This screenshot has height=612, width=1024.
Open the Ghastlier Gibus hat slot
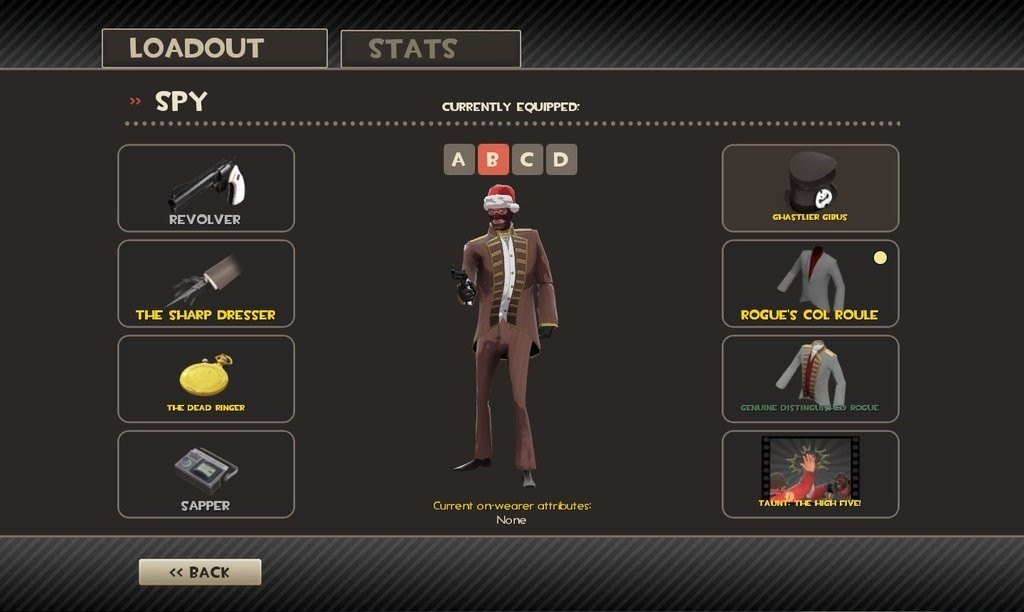[x=810, y=188]
